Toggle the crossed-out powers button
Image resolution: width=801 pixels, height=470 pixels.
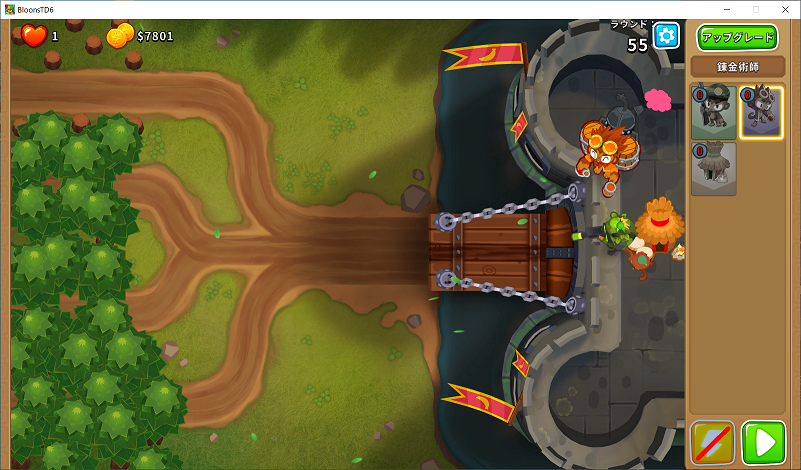[x=713, y=442]
